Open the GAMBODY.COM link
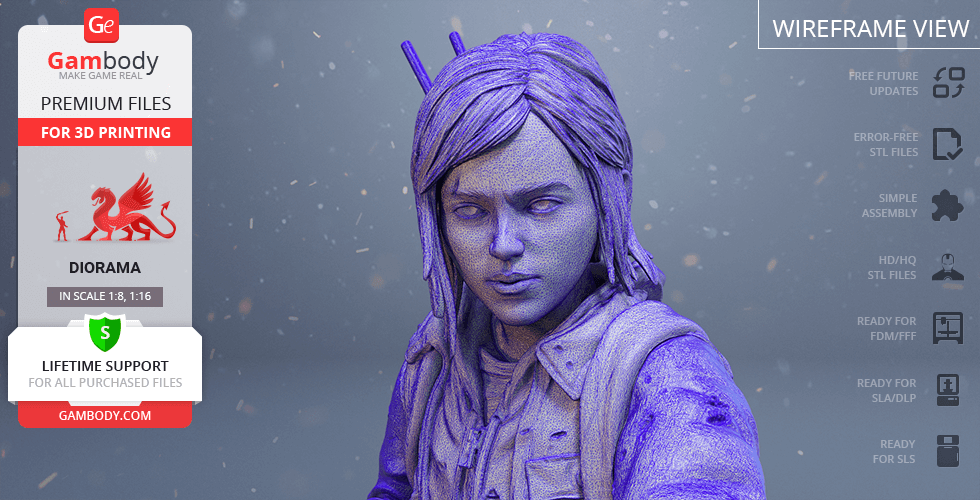 click(x=105, y=415)
